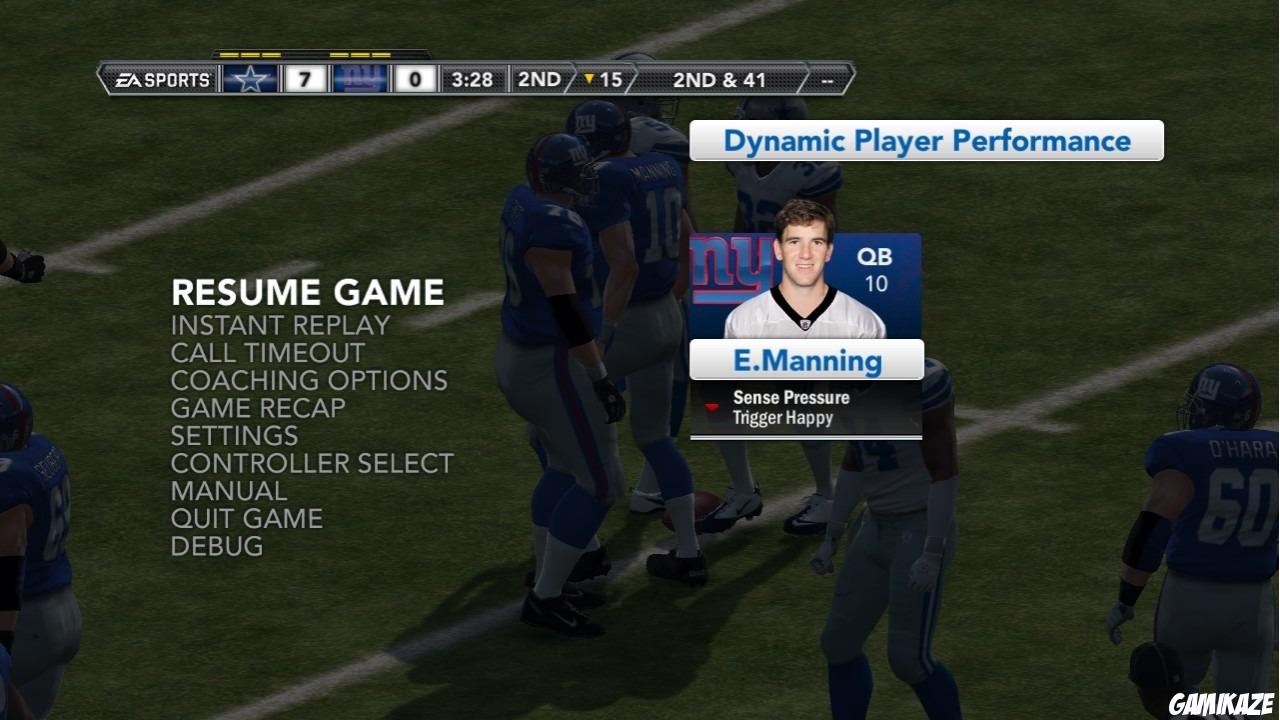Image resolution: width=1280 pixels, height=720 pixels.
Task: View the Game Recap
Action: (256, 408)
